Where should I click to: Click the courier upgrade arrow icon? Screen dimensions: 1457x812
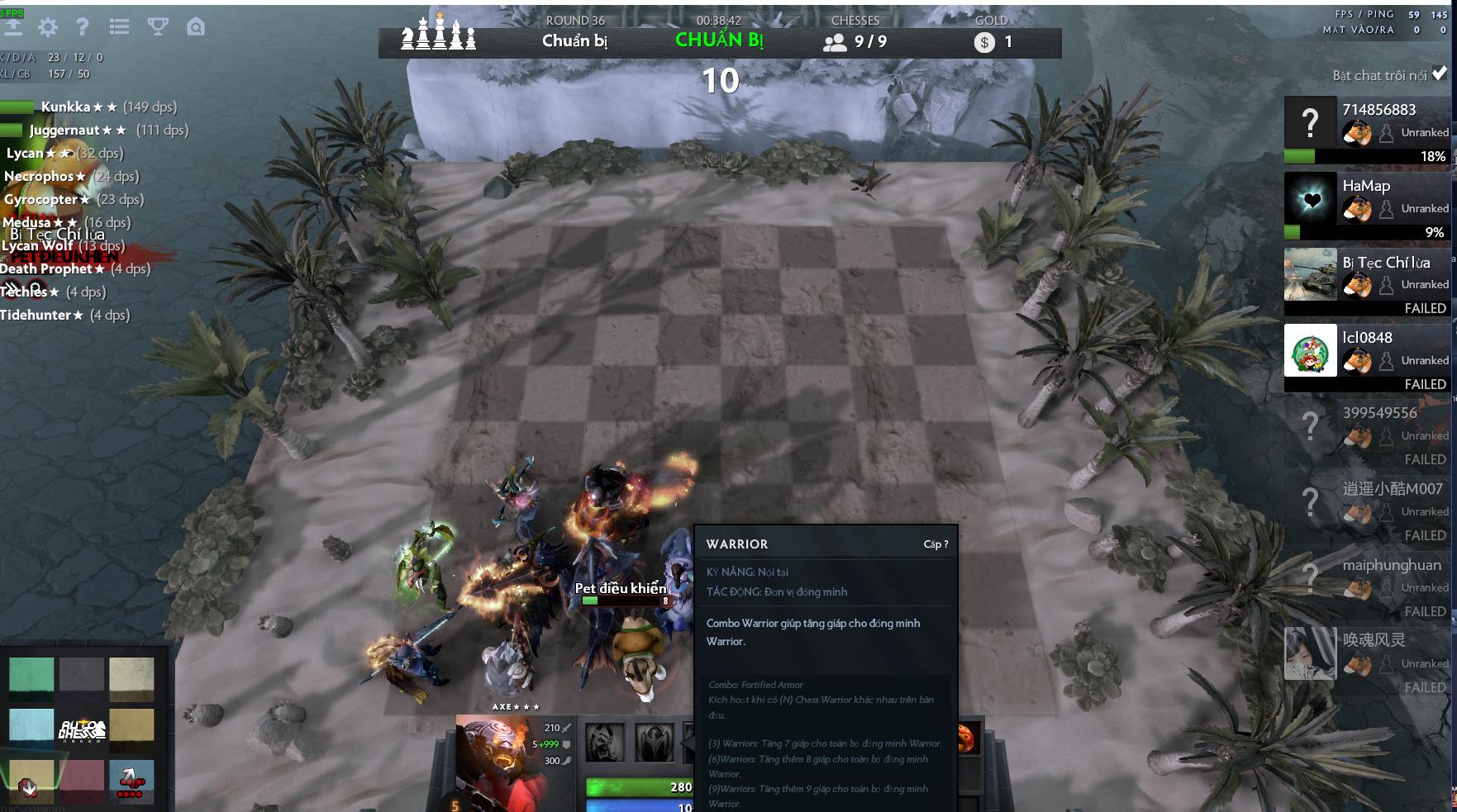click(15, 26)
